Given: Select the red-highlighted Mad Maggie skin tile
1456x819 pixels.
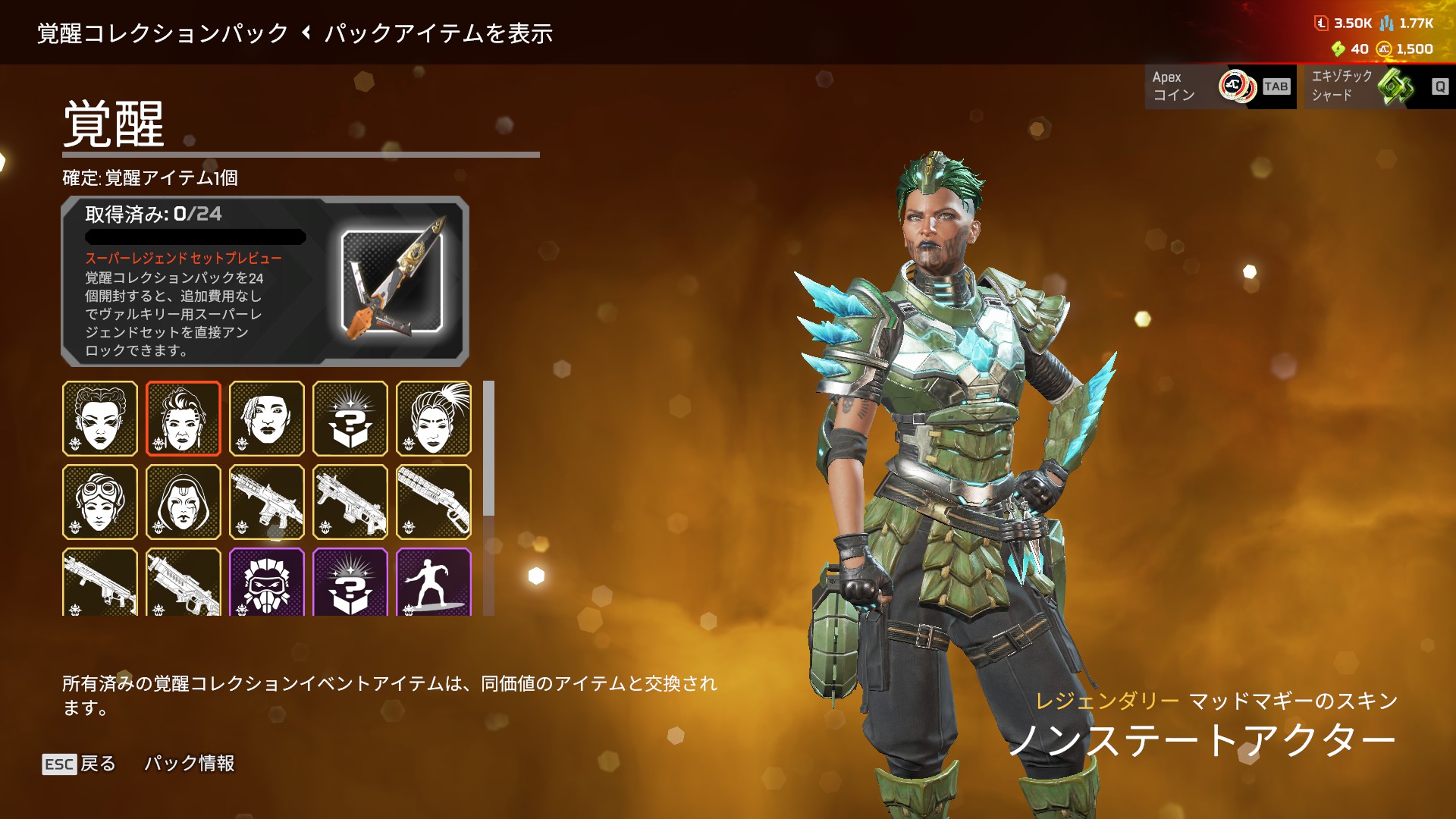Looking at the screenshot, I should 184,419.
